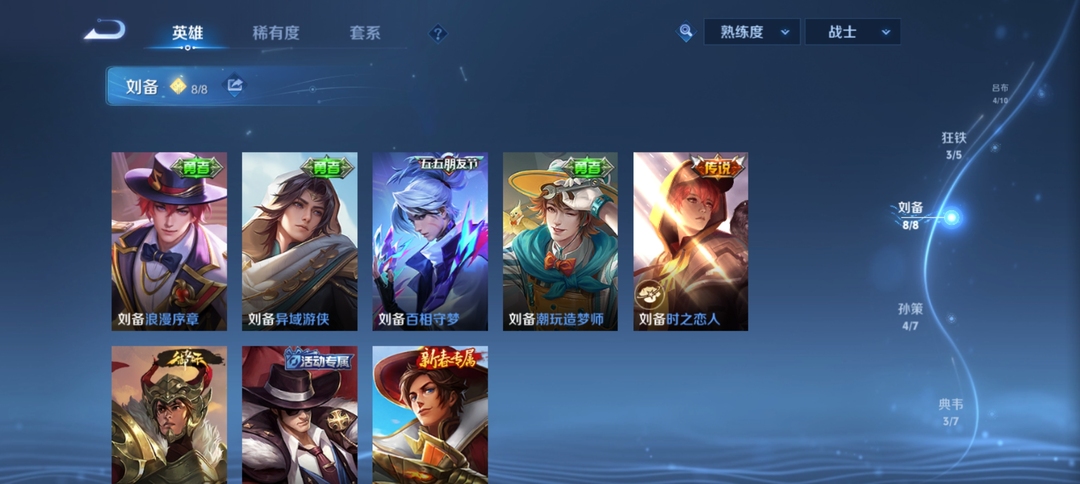Jump to hero 狂铁 in the list
The width and height of the screenshot is (1080, 484).
click(954, 145)
